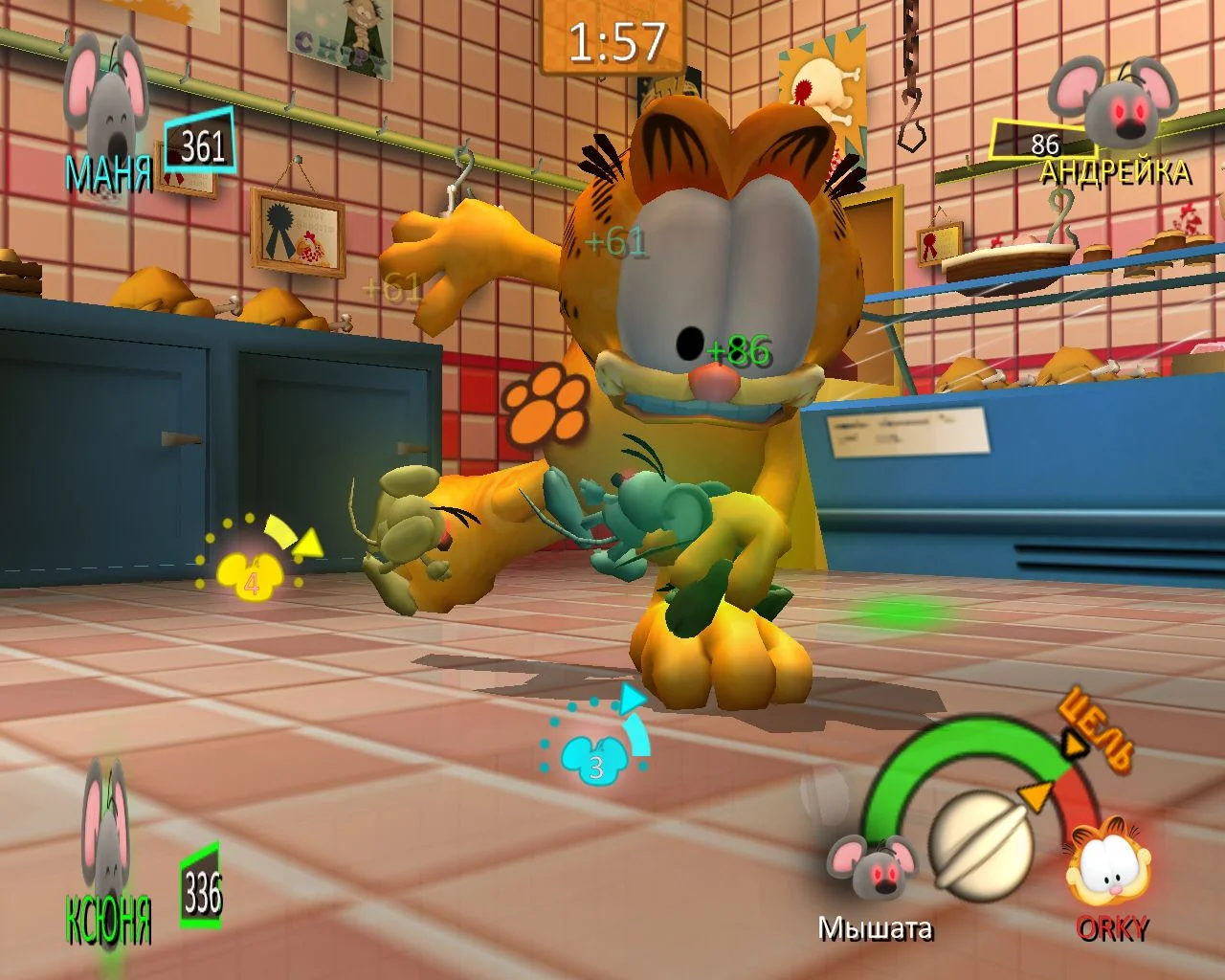Viewport: 1225px width, 980px height.
Task: Click the orange paw print icon
Action: tap(546, 410)
